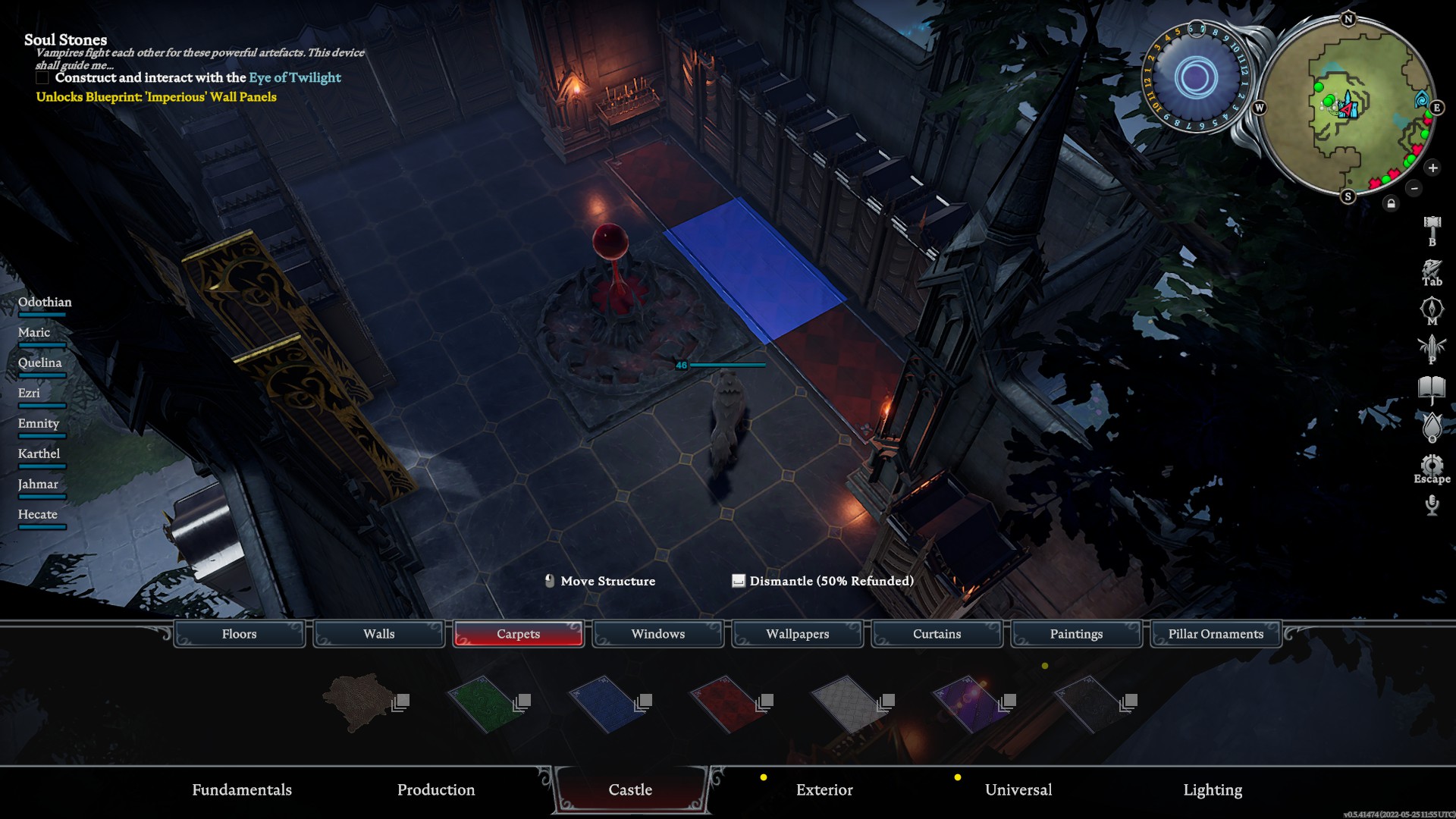This screenshot has height=819, width=1456.
Task: Choose the Curtains category
Action: click(937, 634)
